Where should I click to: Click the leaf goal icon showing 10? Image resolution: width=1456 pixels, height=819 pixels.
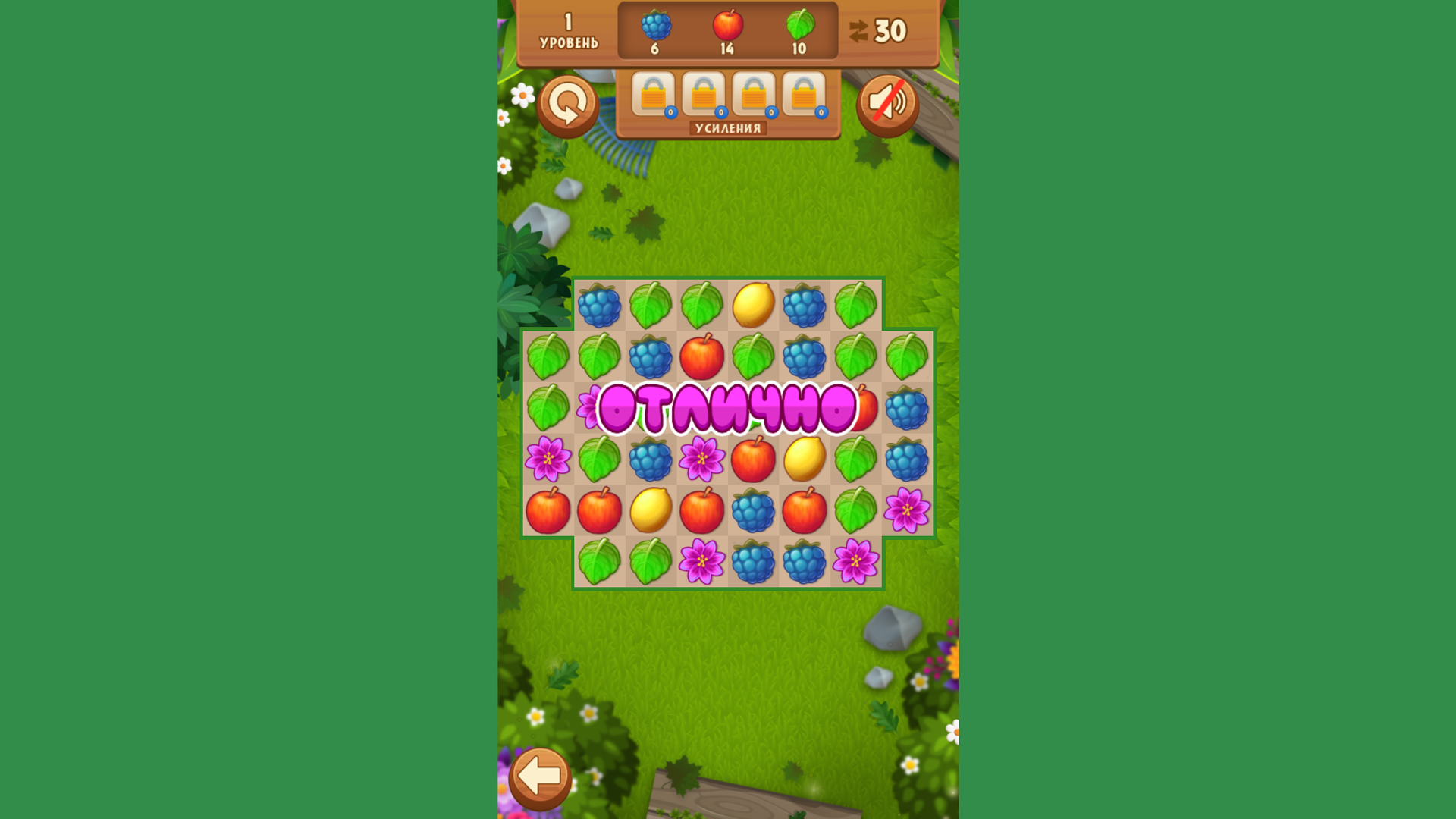click(x=801, y=25)
